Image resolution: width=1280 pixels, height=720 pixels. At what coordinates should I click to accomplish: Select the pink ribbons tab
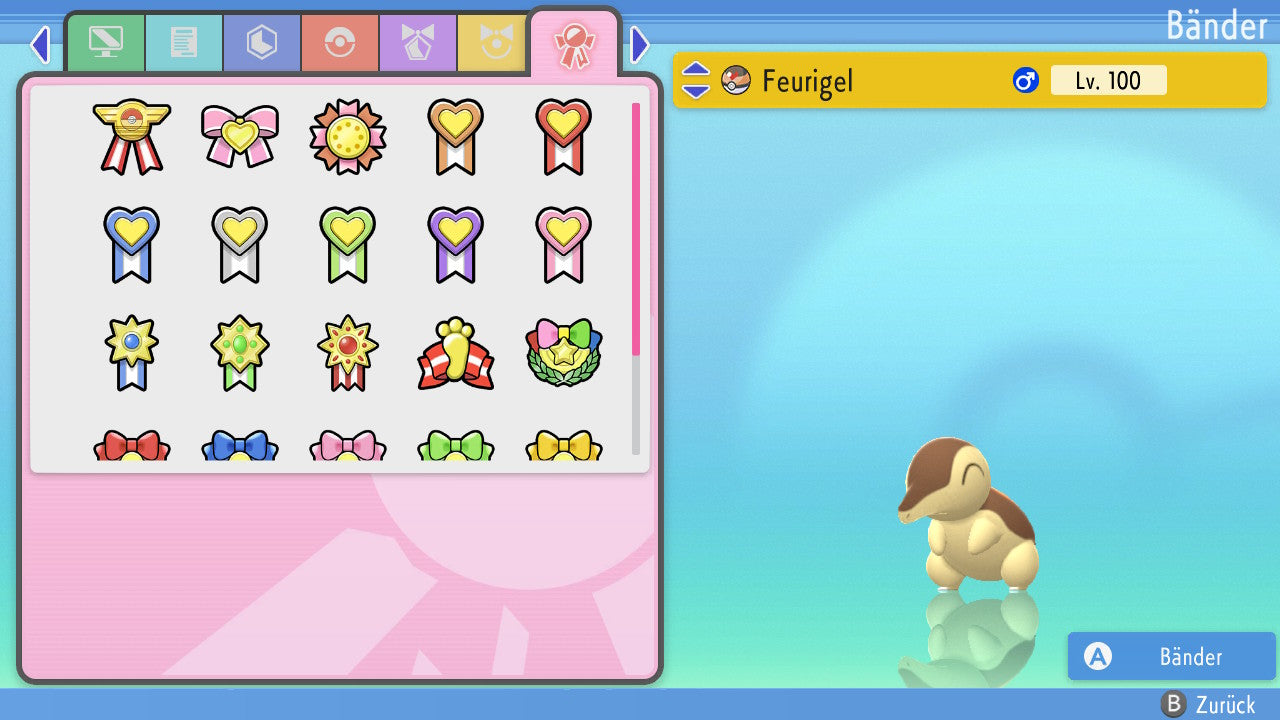[x=575, y=43]
